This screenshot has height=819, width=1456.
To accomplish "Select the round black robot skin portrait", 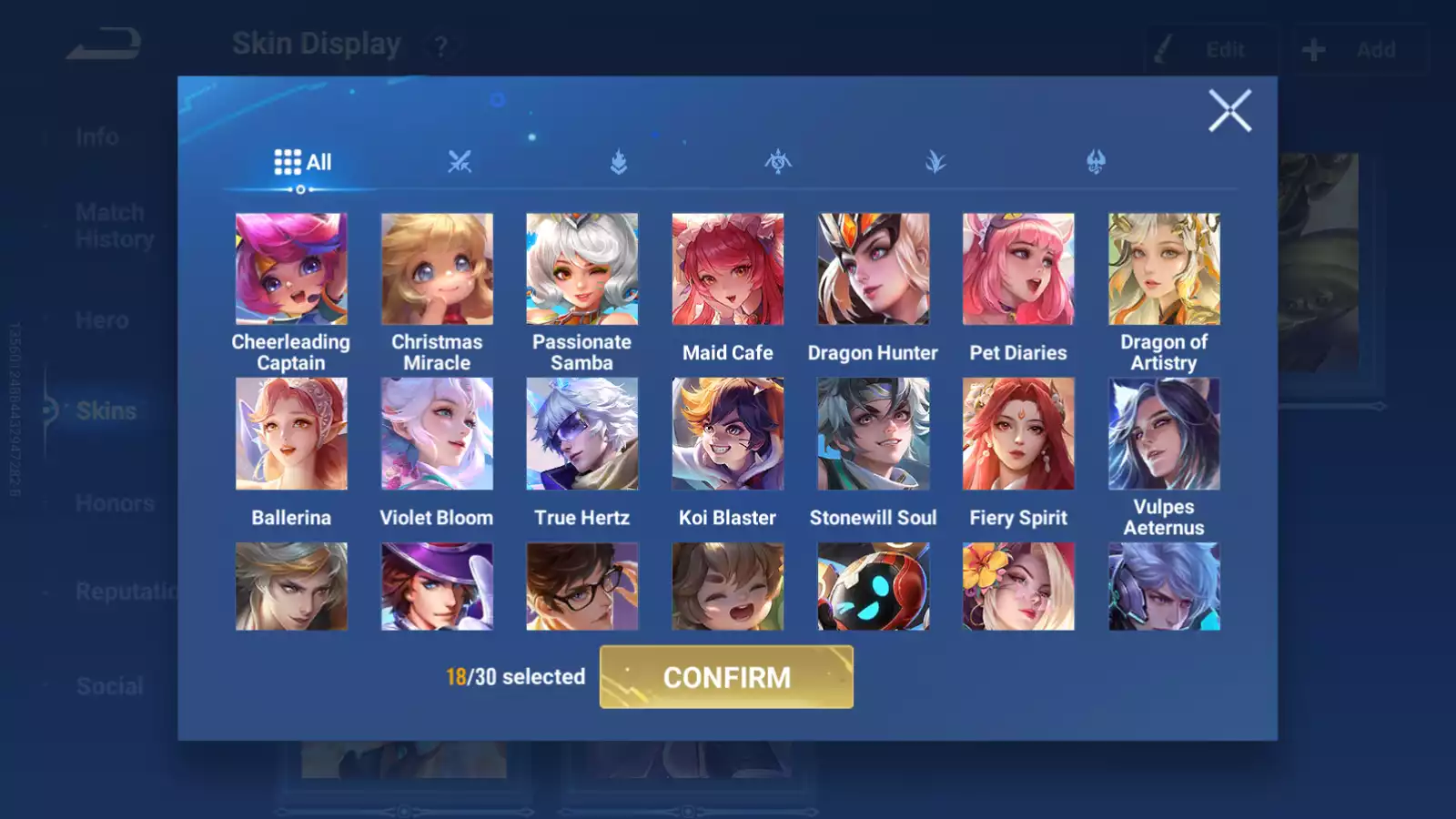I will coord(874,587).
